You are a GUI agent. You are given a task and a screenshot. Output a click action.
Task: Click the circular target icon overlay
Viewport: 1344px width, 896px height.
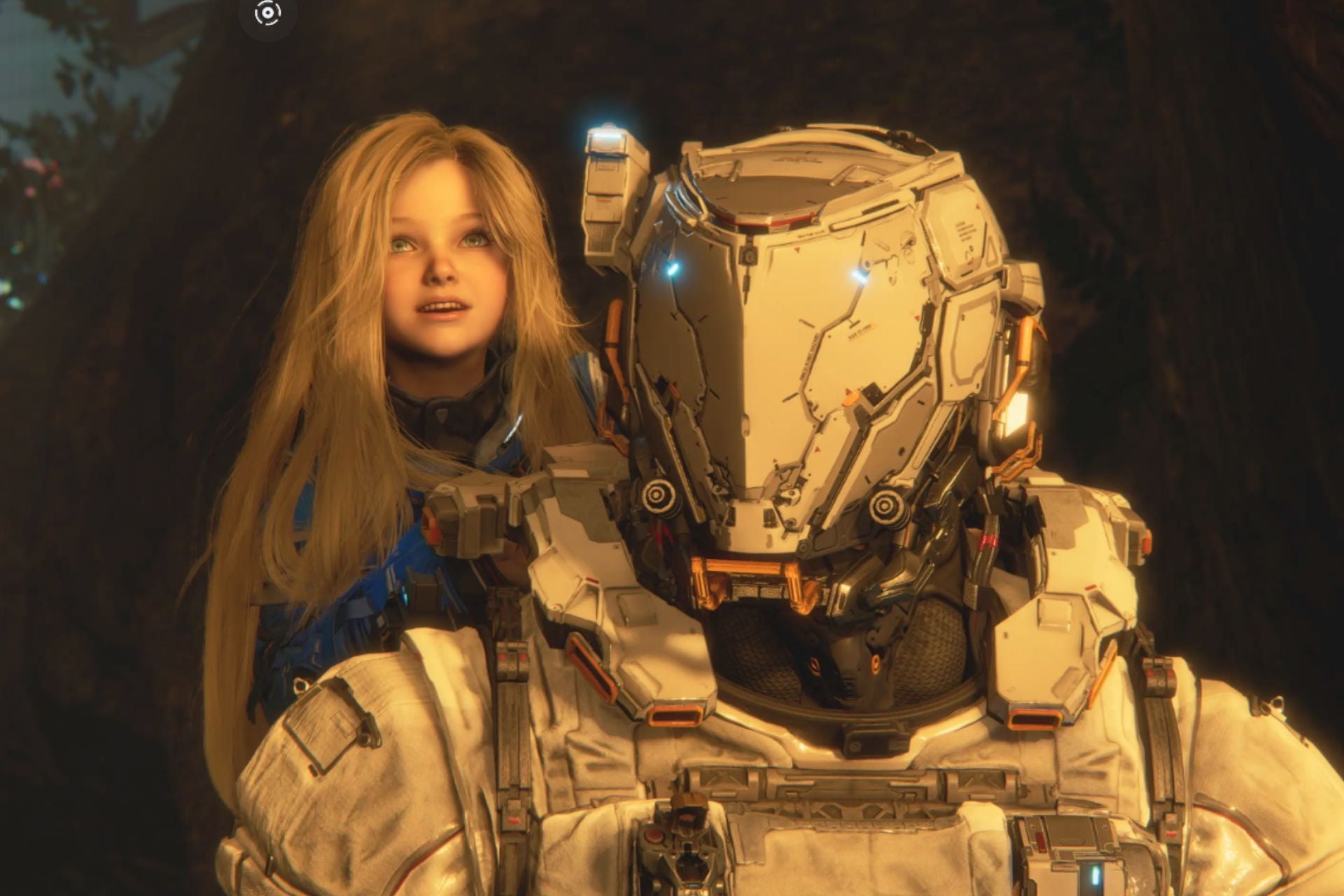click(x=268, y=13)
